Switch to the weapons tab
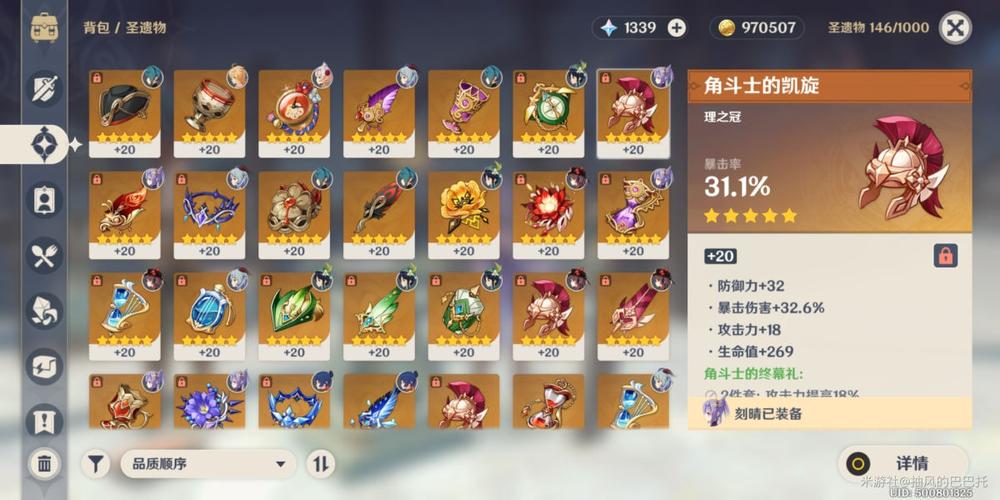 coord(44,90)
